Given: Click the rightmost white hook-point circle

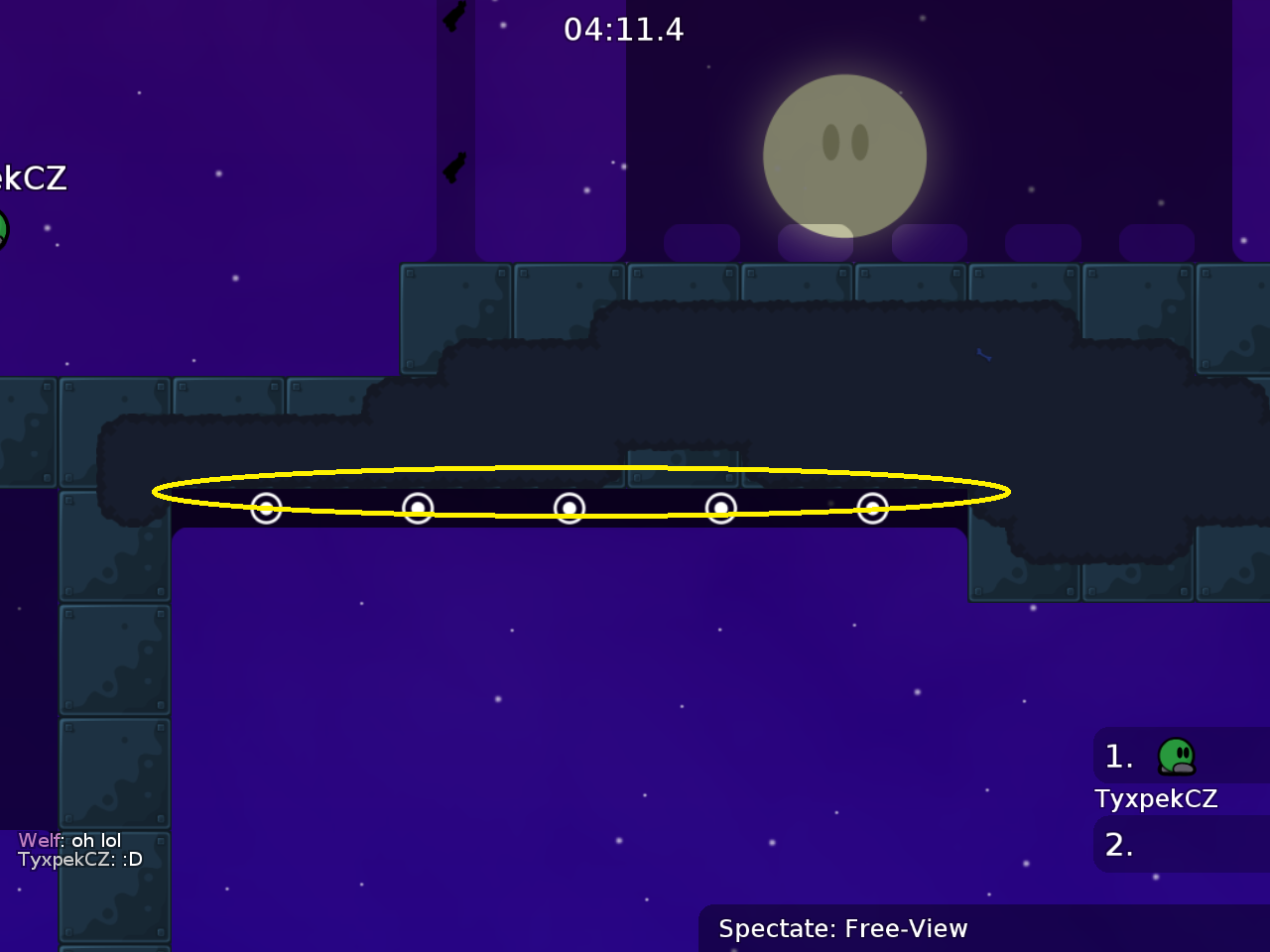Looking at the screenshot, I should (872, 508).
